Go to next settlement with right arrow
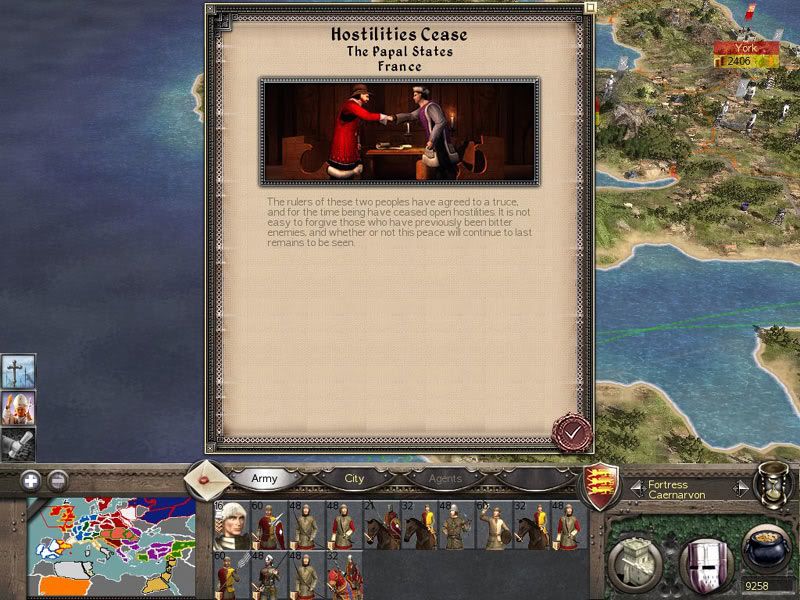Viewport: 800px width, 600px height. (x=740, y=488)
